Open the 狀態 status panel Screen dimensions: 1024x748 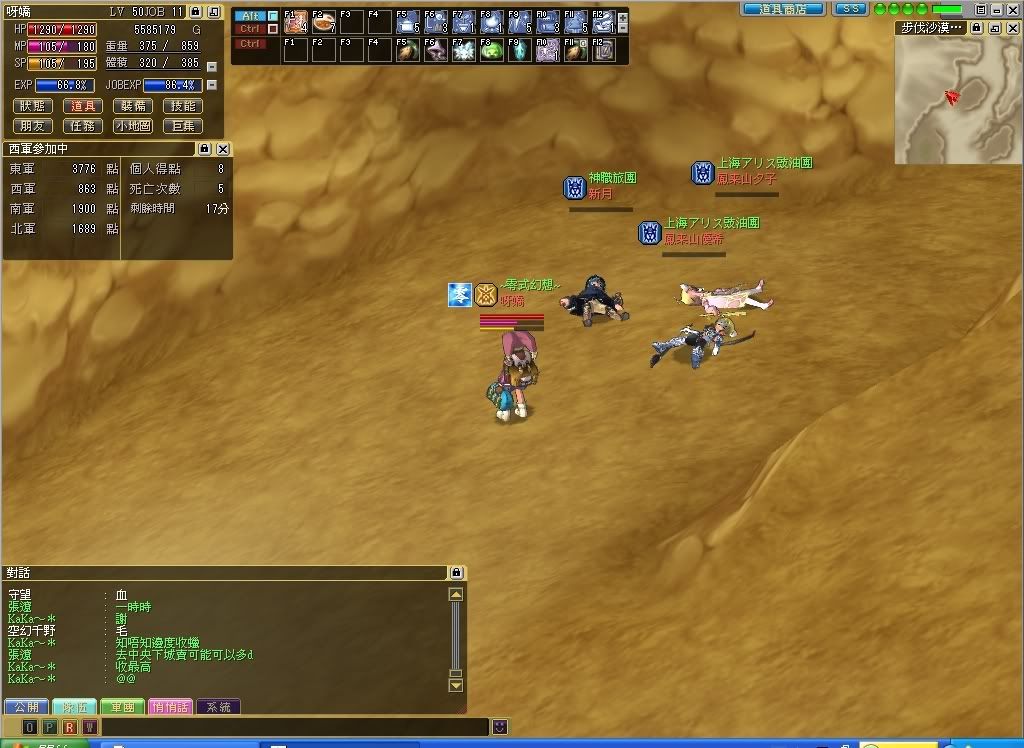(34, 106)
